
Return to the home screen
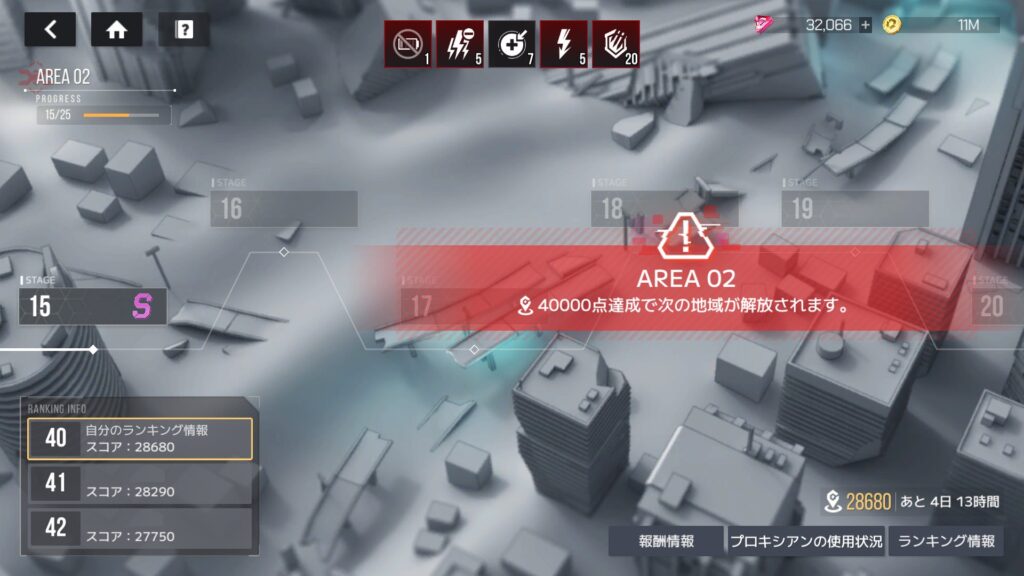tap(116, 30)
